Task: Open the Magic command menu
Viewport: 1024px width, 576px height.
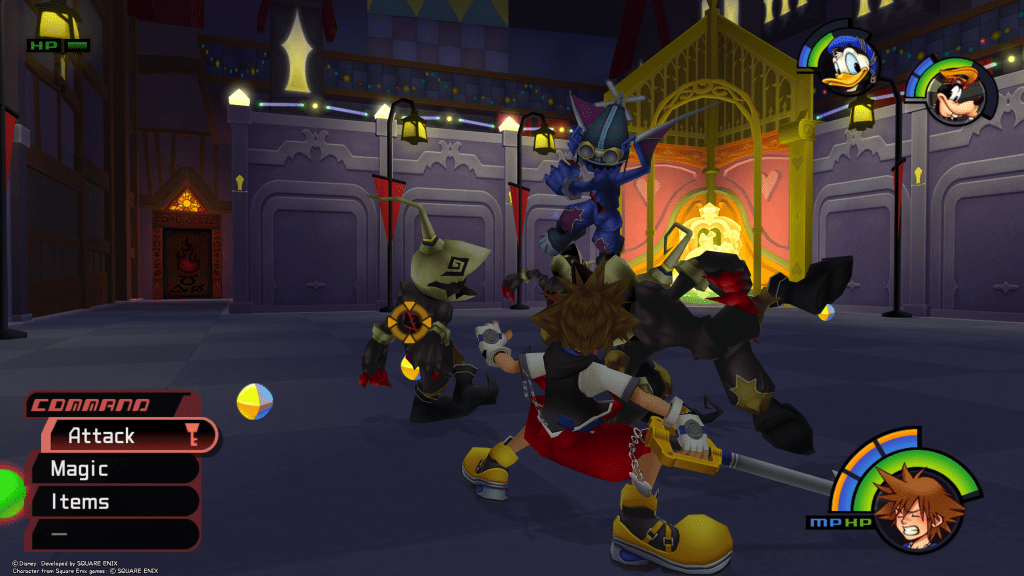Action: click(x=110, y=468)
